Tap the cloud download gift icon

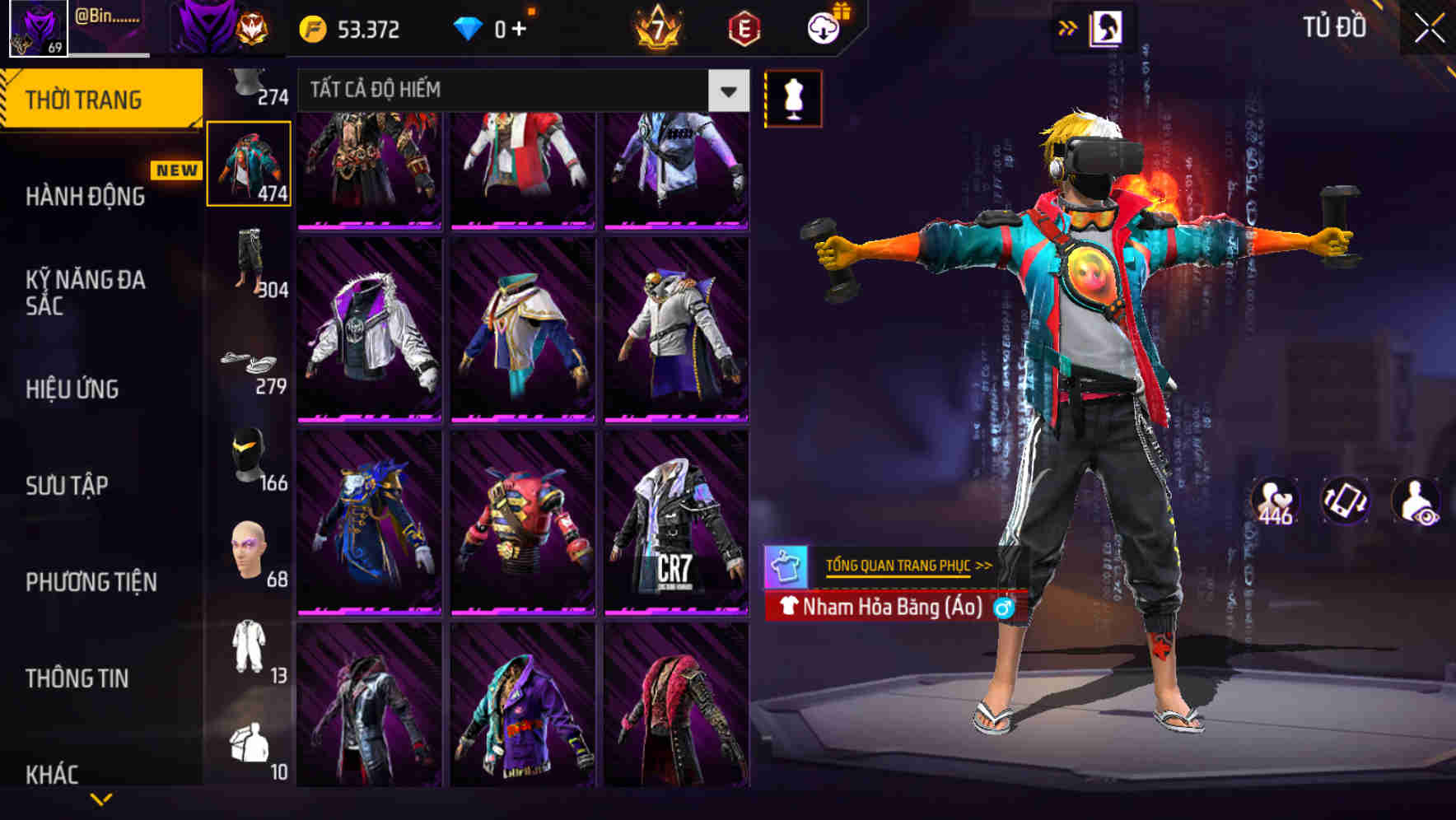coord(823,26)
